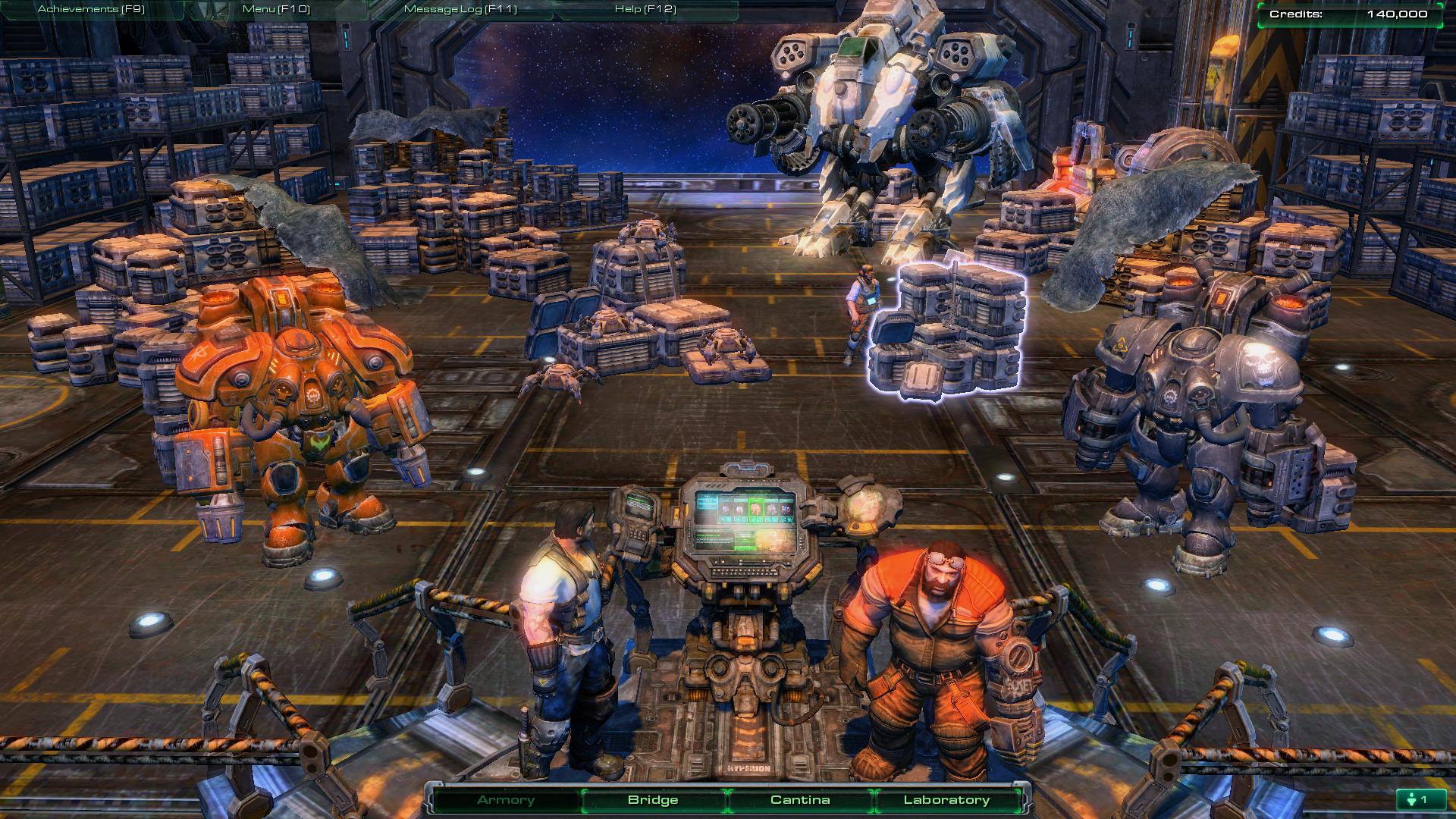Show the Message Log

coord(460,9)
